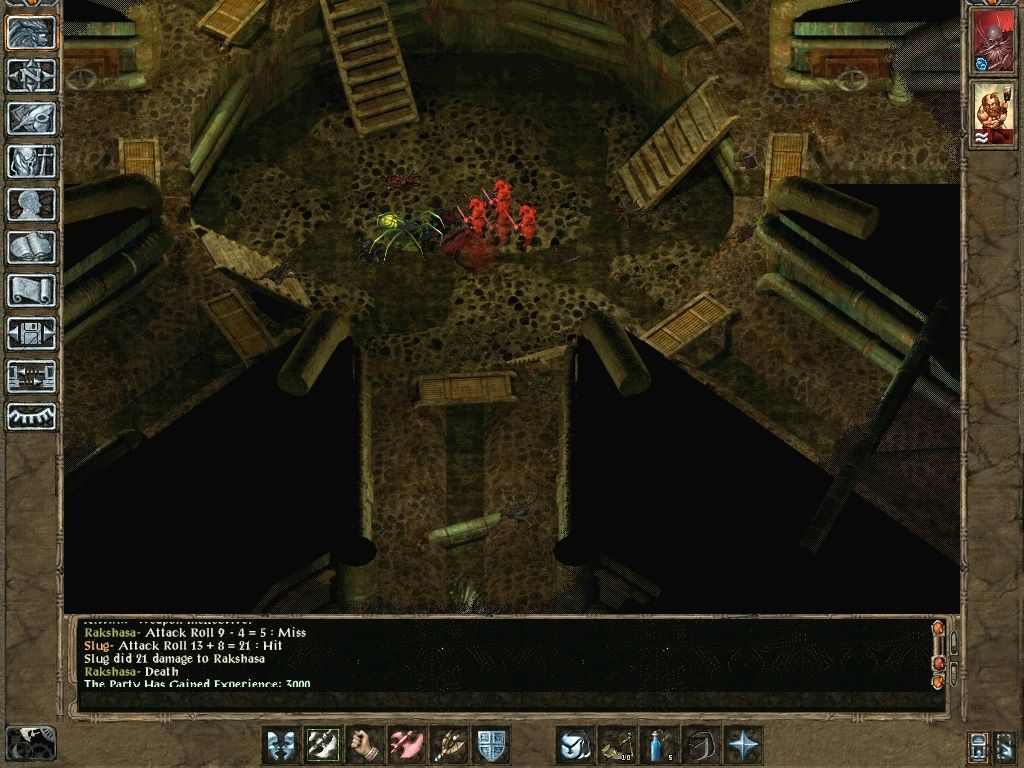This screenshot has height=768, width=1024.
Task: Click the four-pointed star special abilities button
Action: (x=743, y=745)
